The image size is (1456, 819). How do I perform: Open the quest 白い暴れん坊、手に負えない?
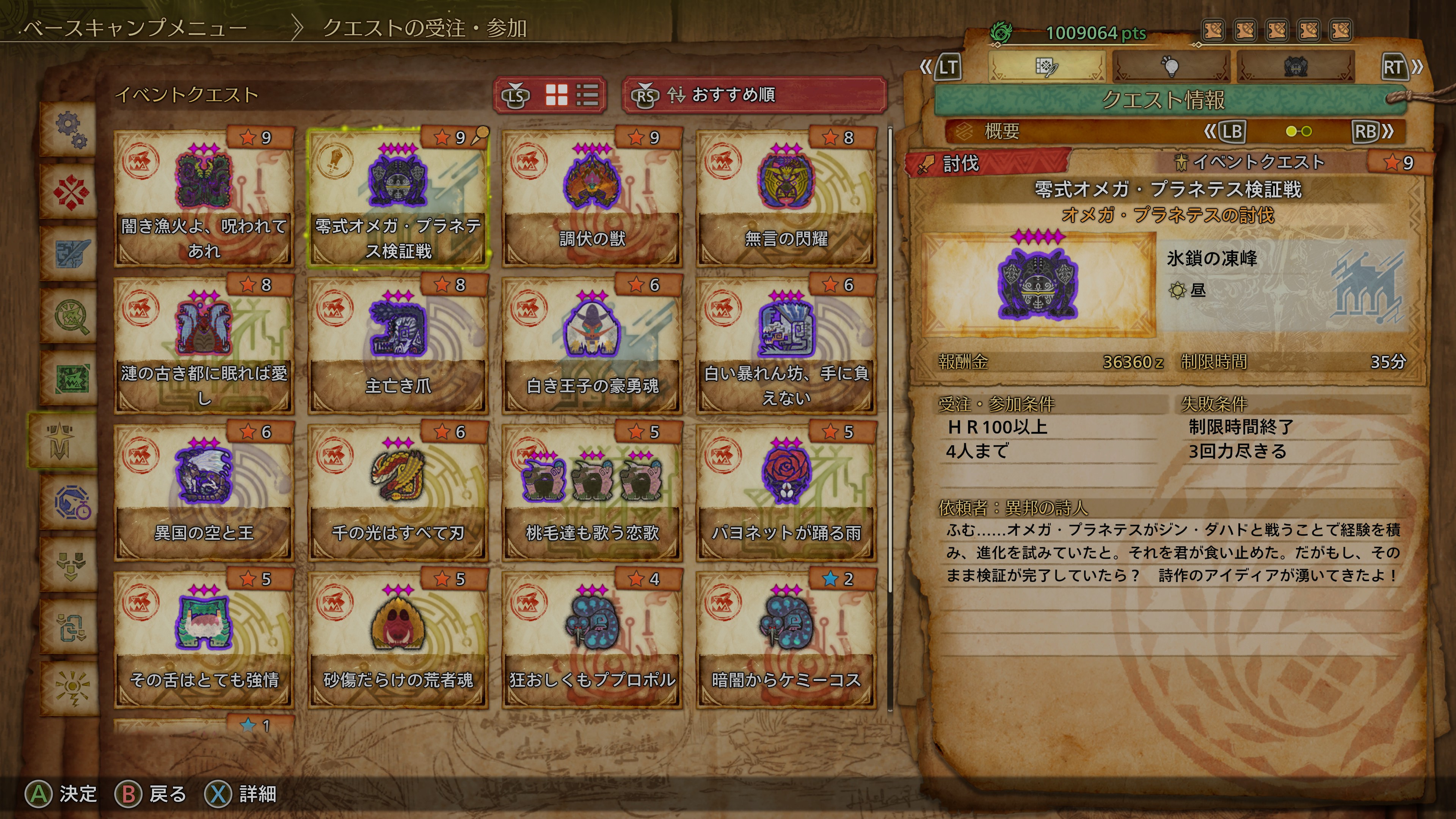point(786,345)
